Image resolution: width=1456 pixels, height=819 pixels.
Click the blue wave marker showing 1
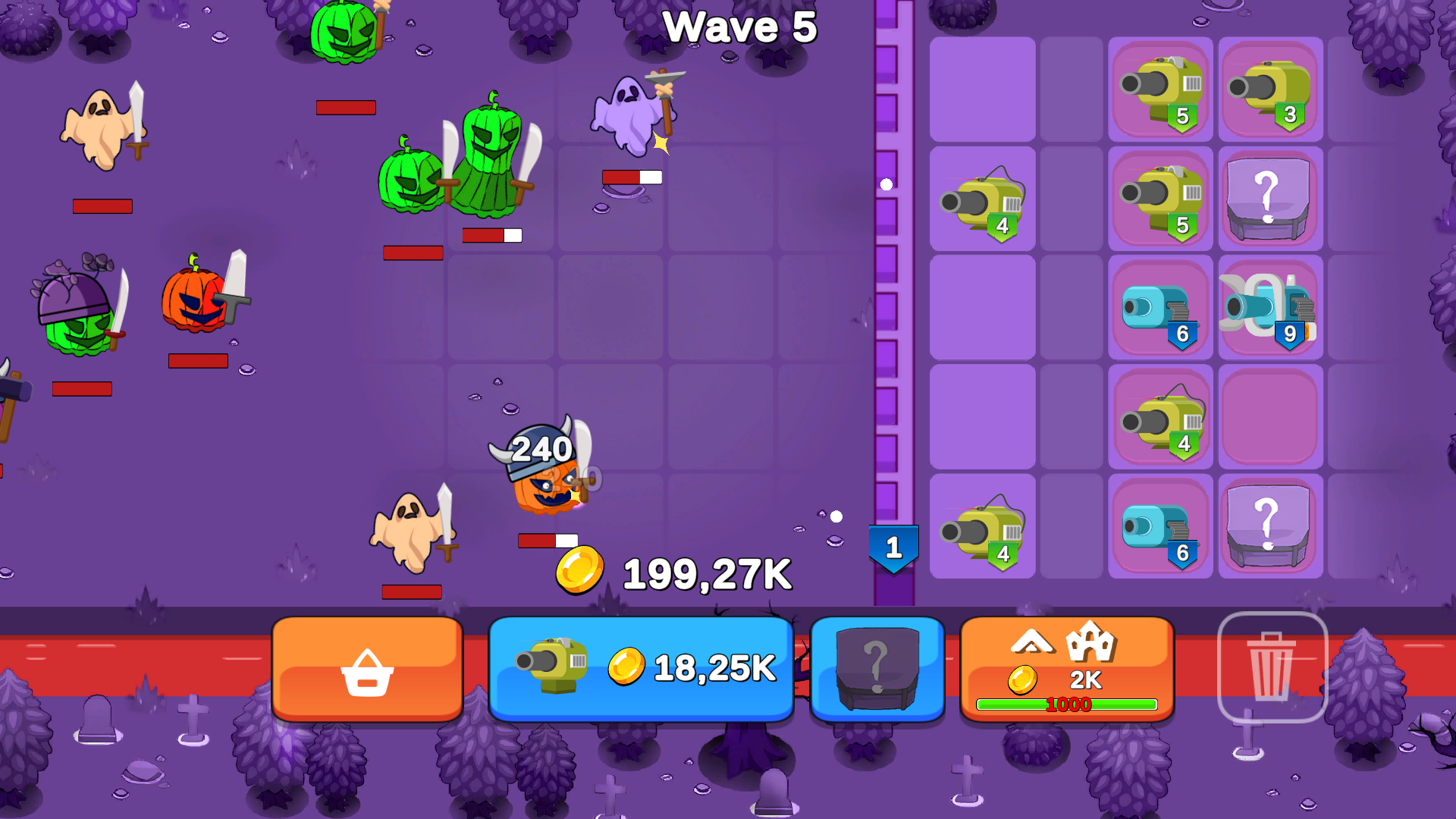(x=893, y=544)
